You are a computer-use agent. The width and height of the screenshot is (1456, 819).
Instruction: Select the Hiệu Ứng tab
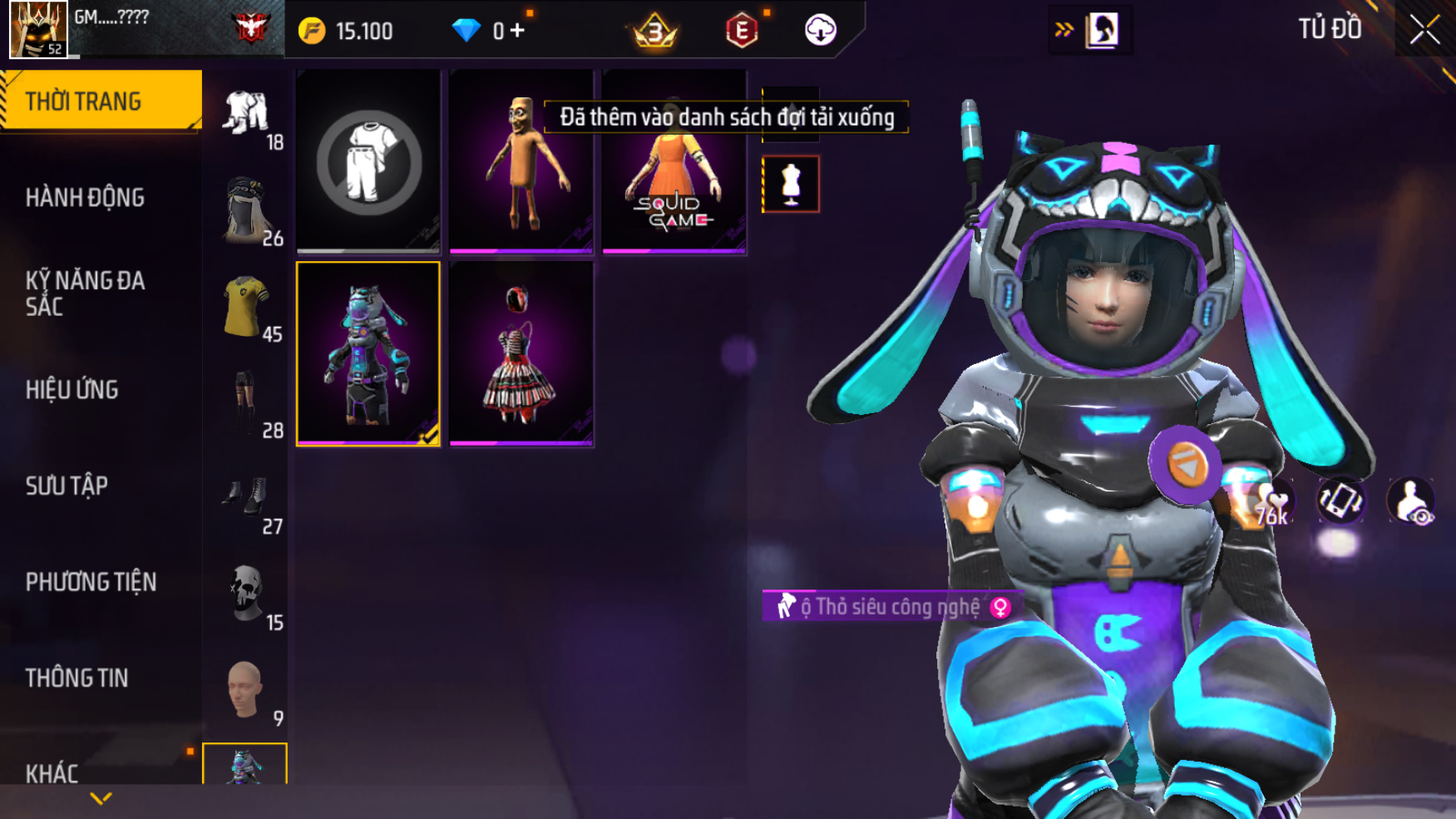tap(72, 390)
